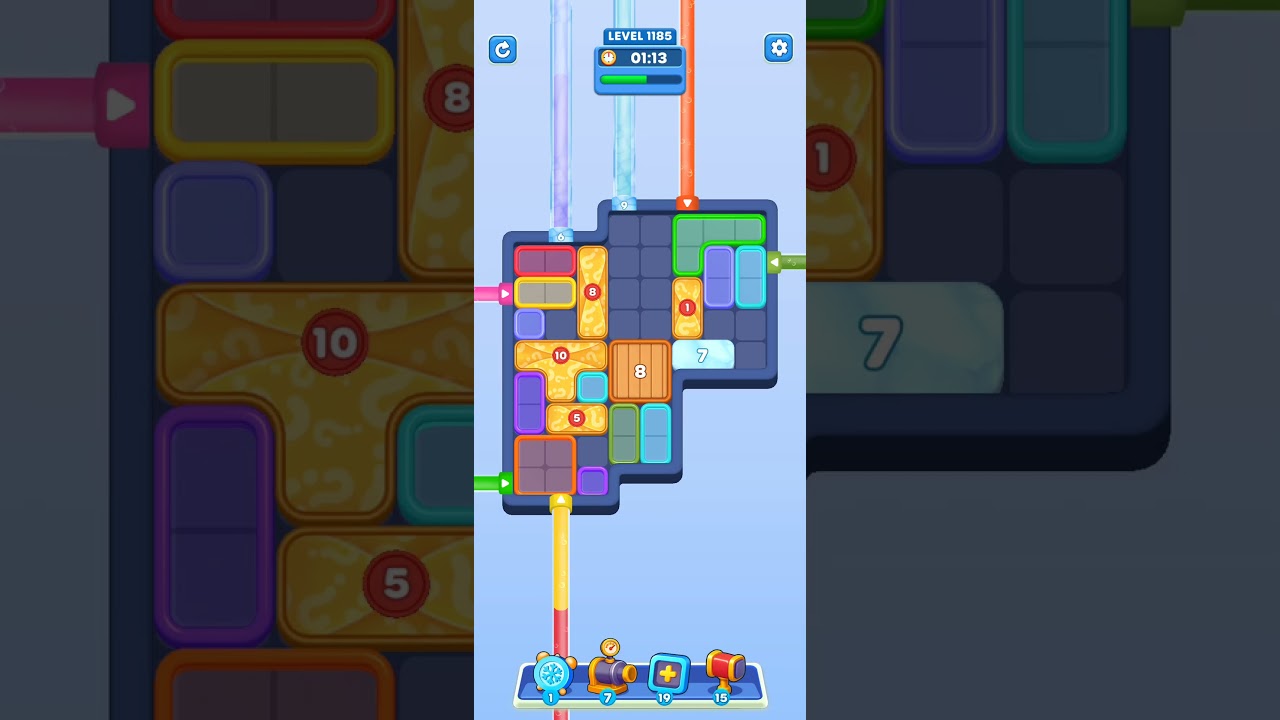Select the orange star block numbered 10

click(560, 356)
